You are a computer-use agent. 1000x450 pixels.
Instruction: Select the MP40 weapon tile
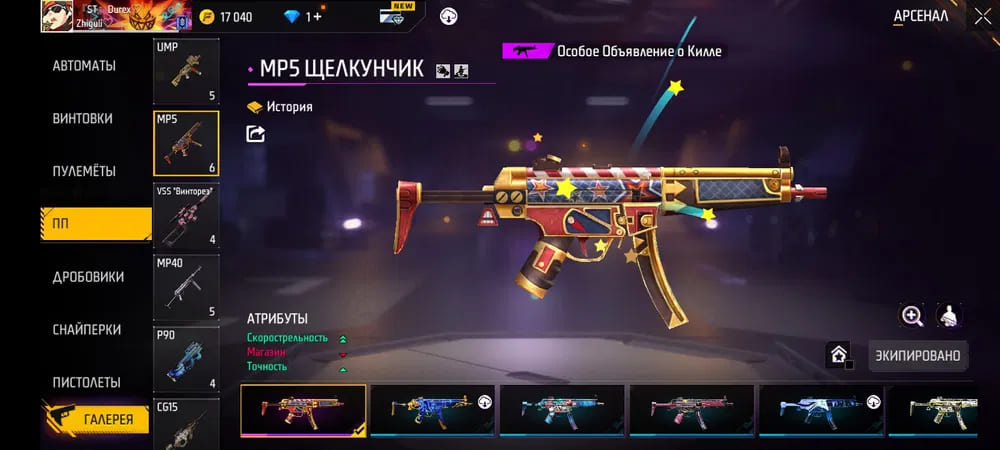[186, 286]
